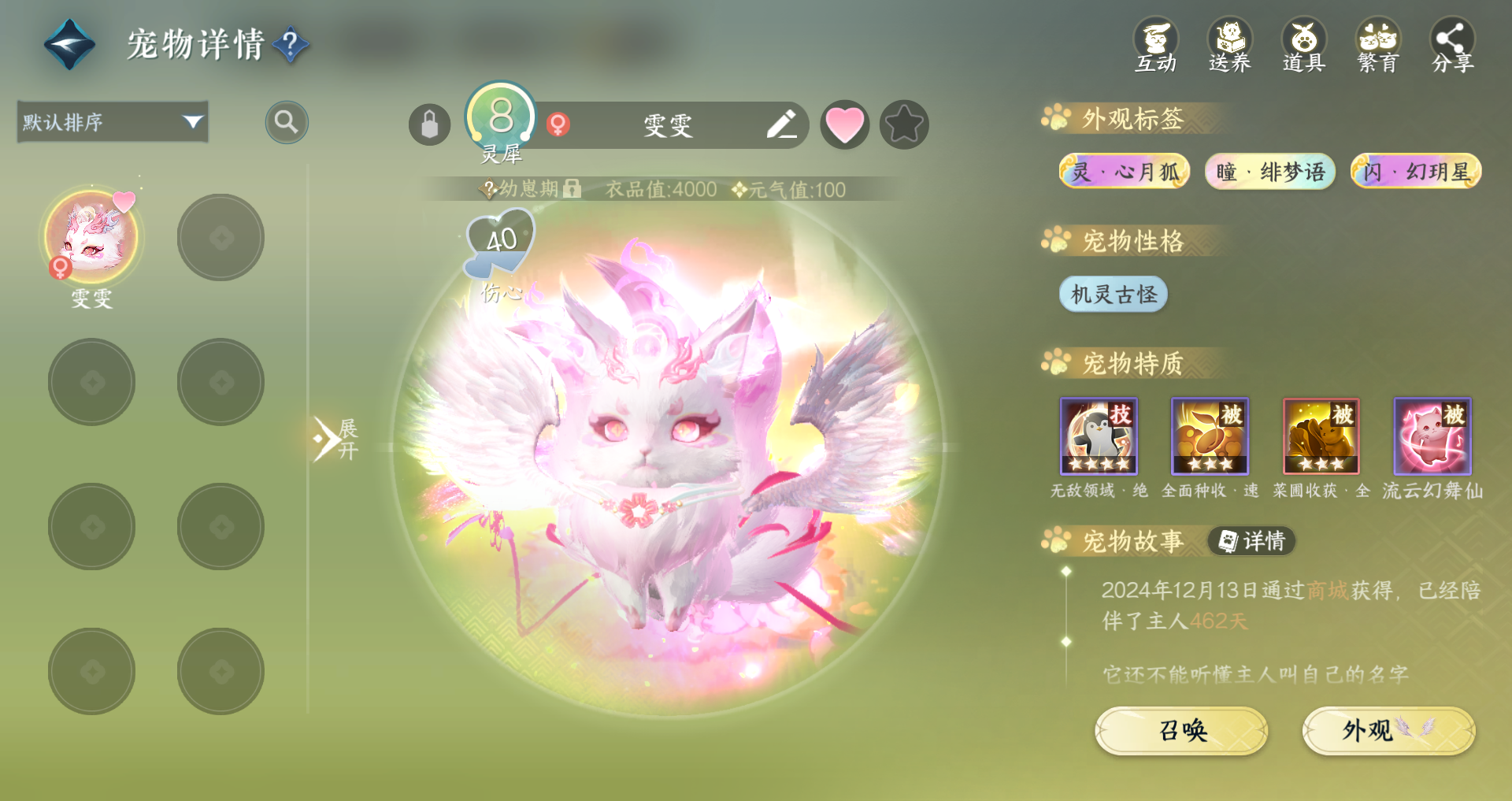Click the dark star button
The width and height of the screenshot is (1512, 801).
904,124
